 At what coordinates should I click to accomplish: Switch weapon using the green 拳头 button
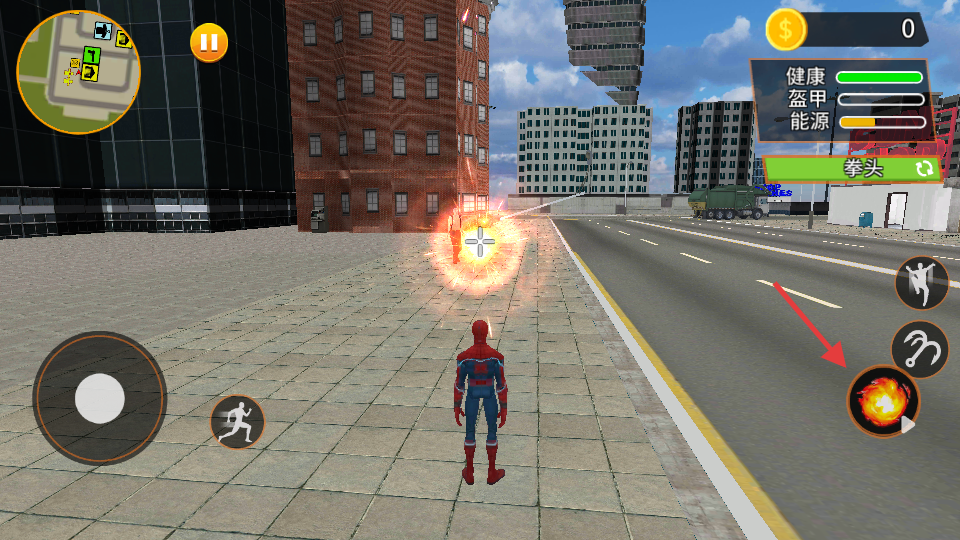(x=853, y=168)
